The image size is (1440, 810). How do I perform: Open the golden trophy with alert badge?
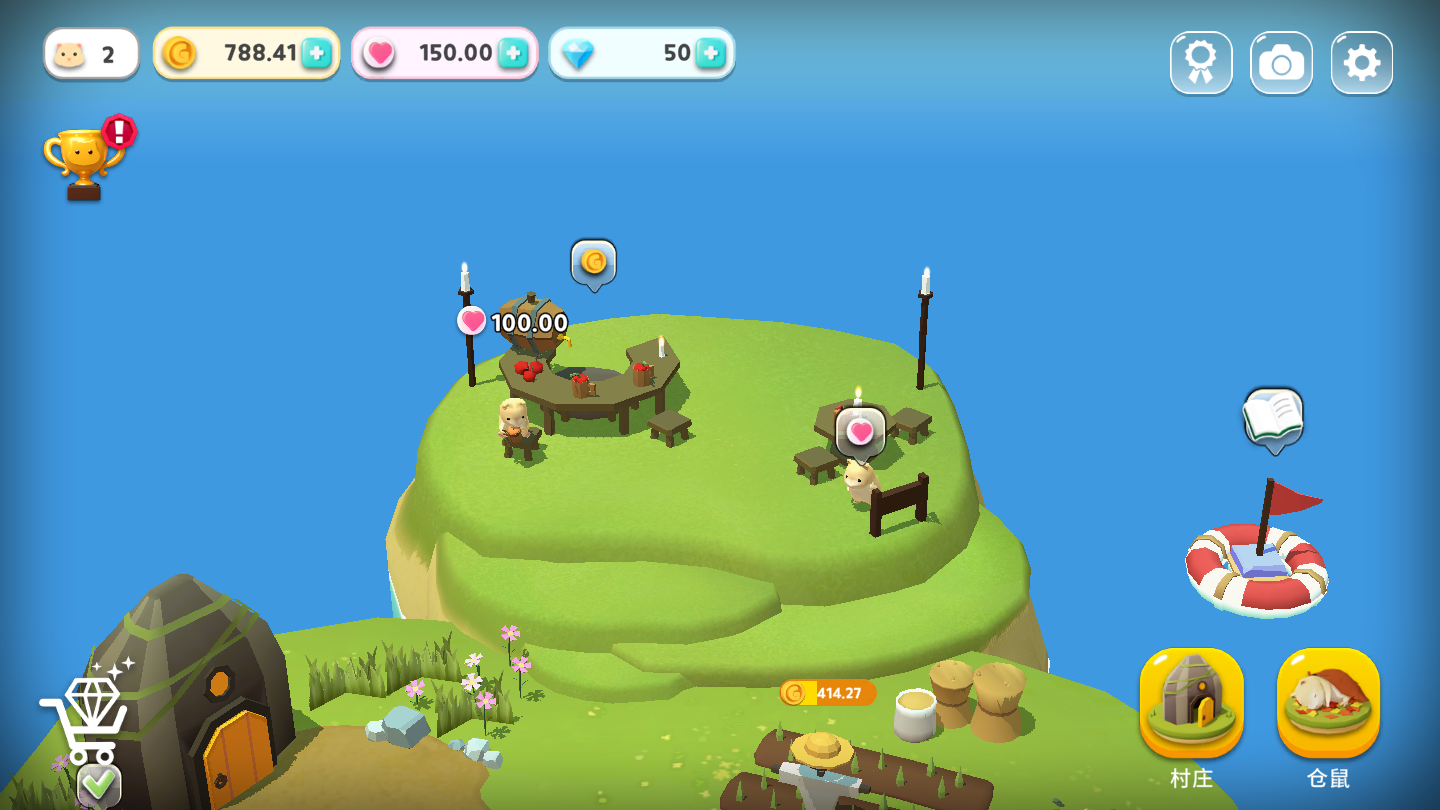(86, 160)
